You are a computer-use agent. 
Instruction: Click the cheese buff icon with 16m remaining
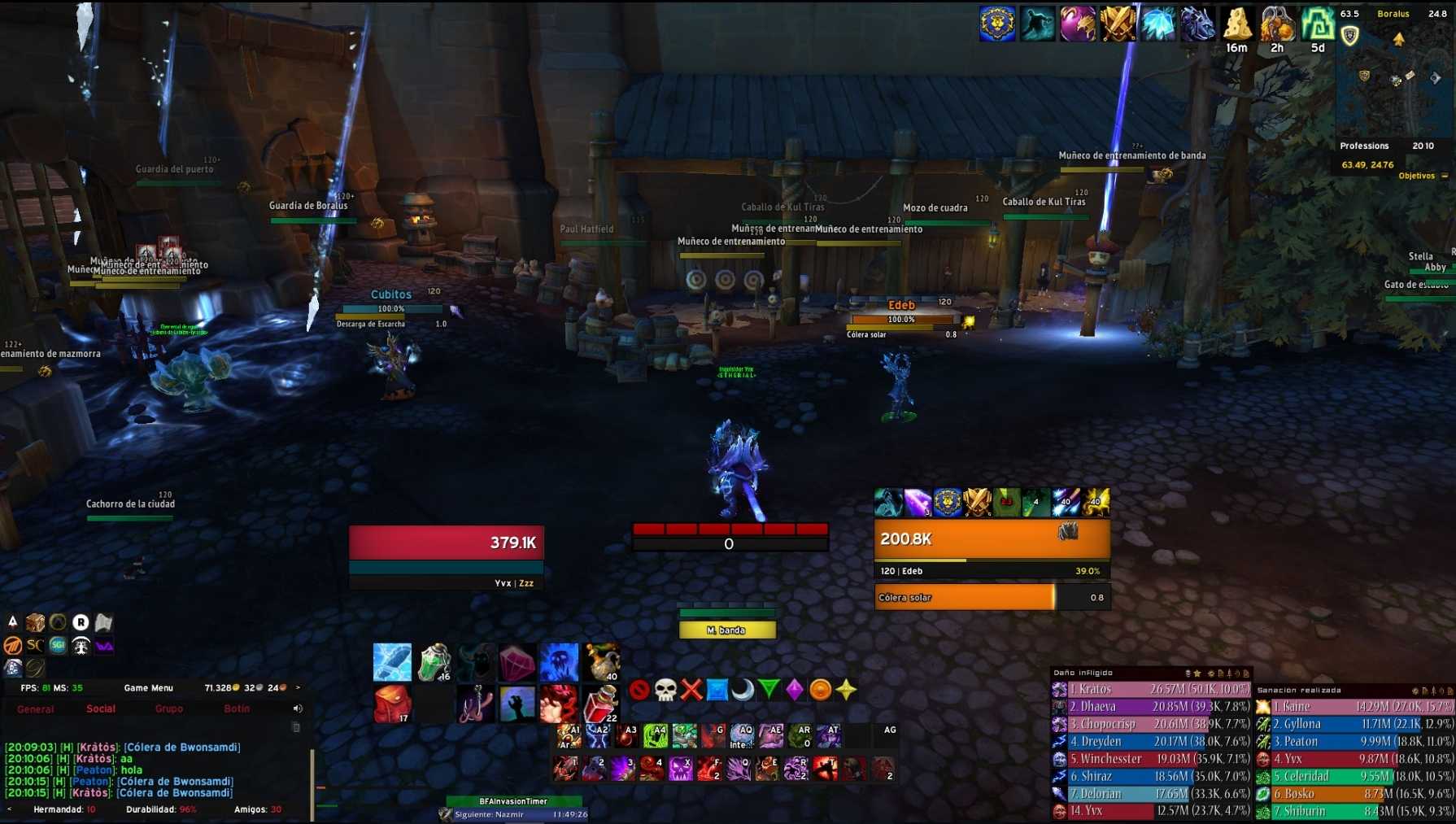tap(1237, 25)
